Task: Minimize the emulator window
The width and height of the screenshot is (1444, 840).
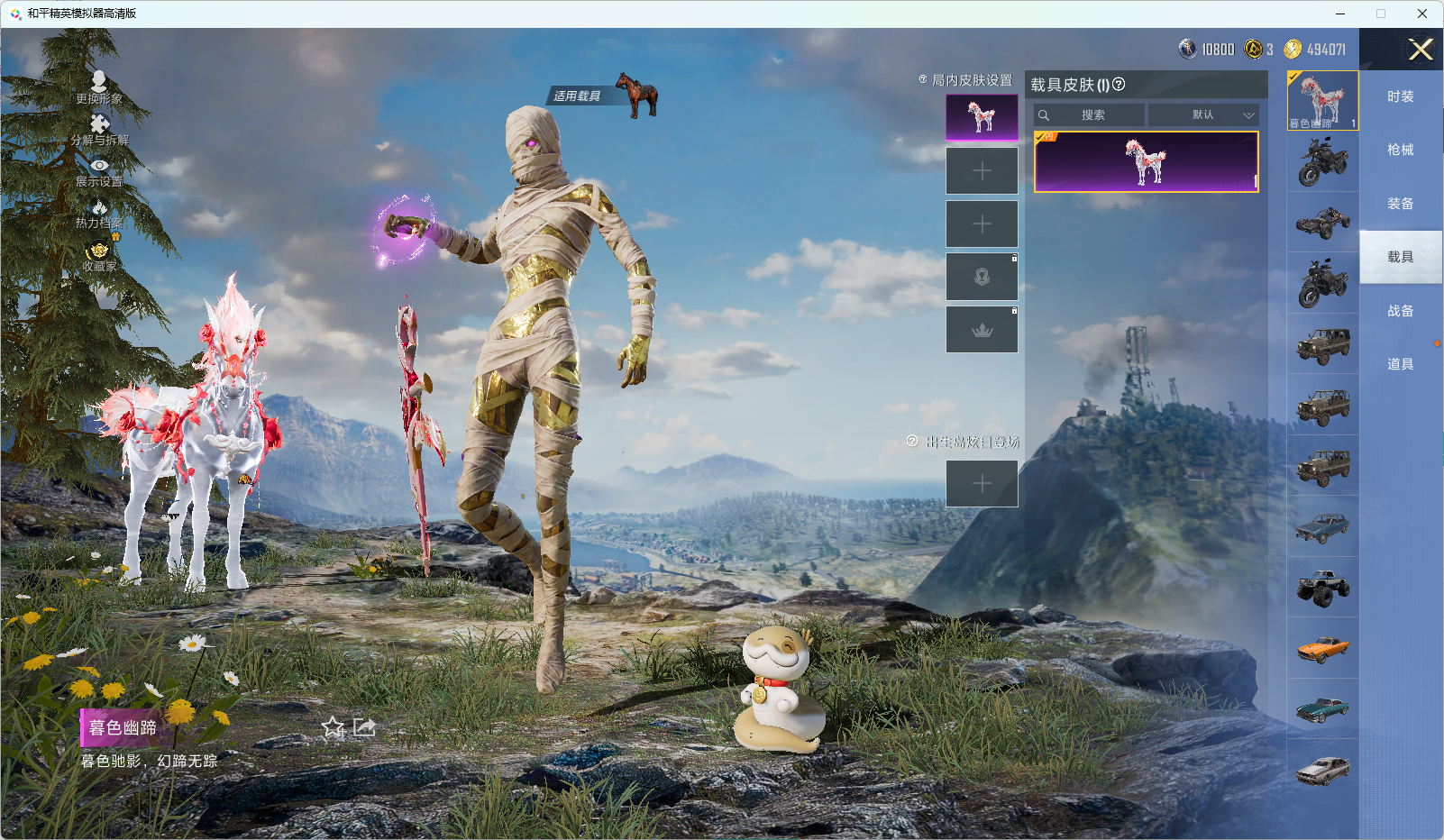Action: [x=1340, y=14]
